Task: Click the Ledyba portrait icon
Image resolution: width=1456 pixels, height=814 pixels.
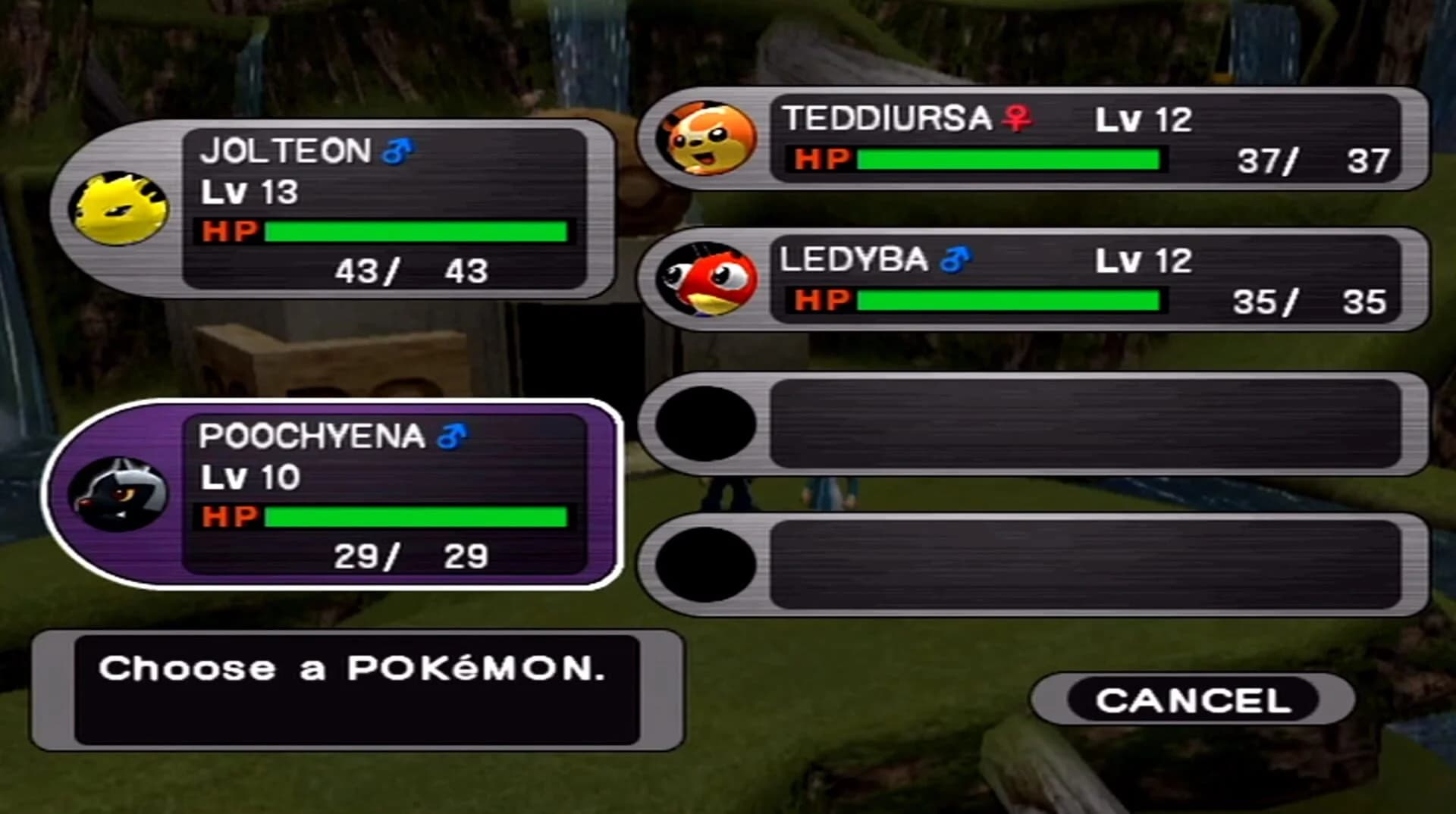Action: pyautogui.click(x=709, y=280)
